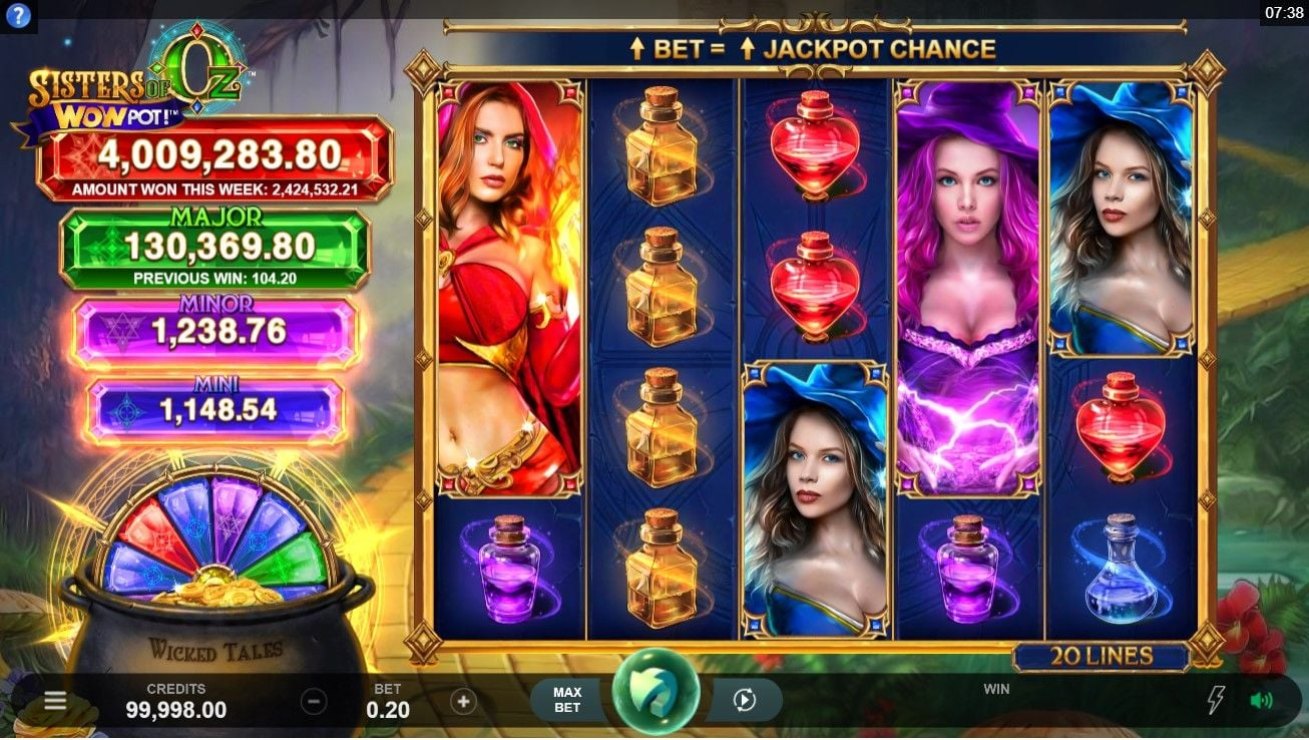The image size is (1309, 740).
Task: Open the hamburger menu
Action: click(55, 701)
